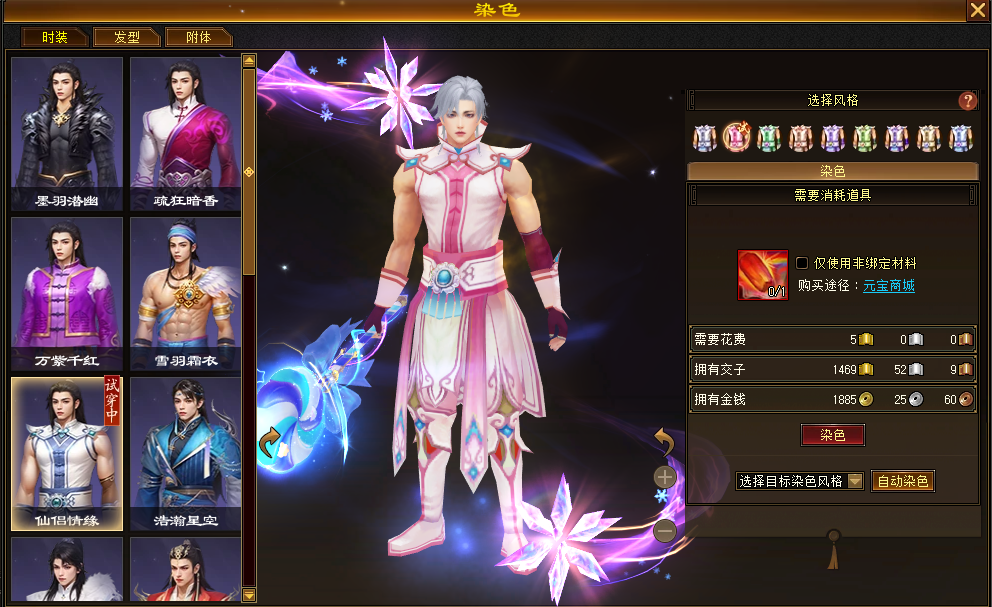The width and height of the screenshot is (992, 607).
Task: Open the 元宝商城 shop link
Action: coord(889,286)
